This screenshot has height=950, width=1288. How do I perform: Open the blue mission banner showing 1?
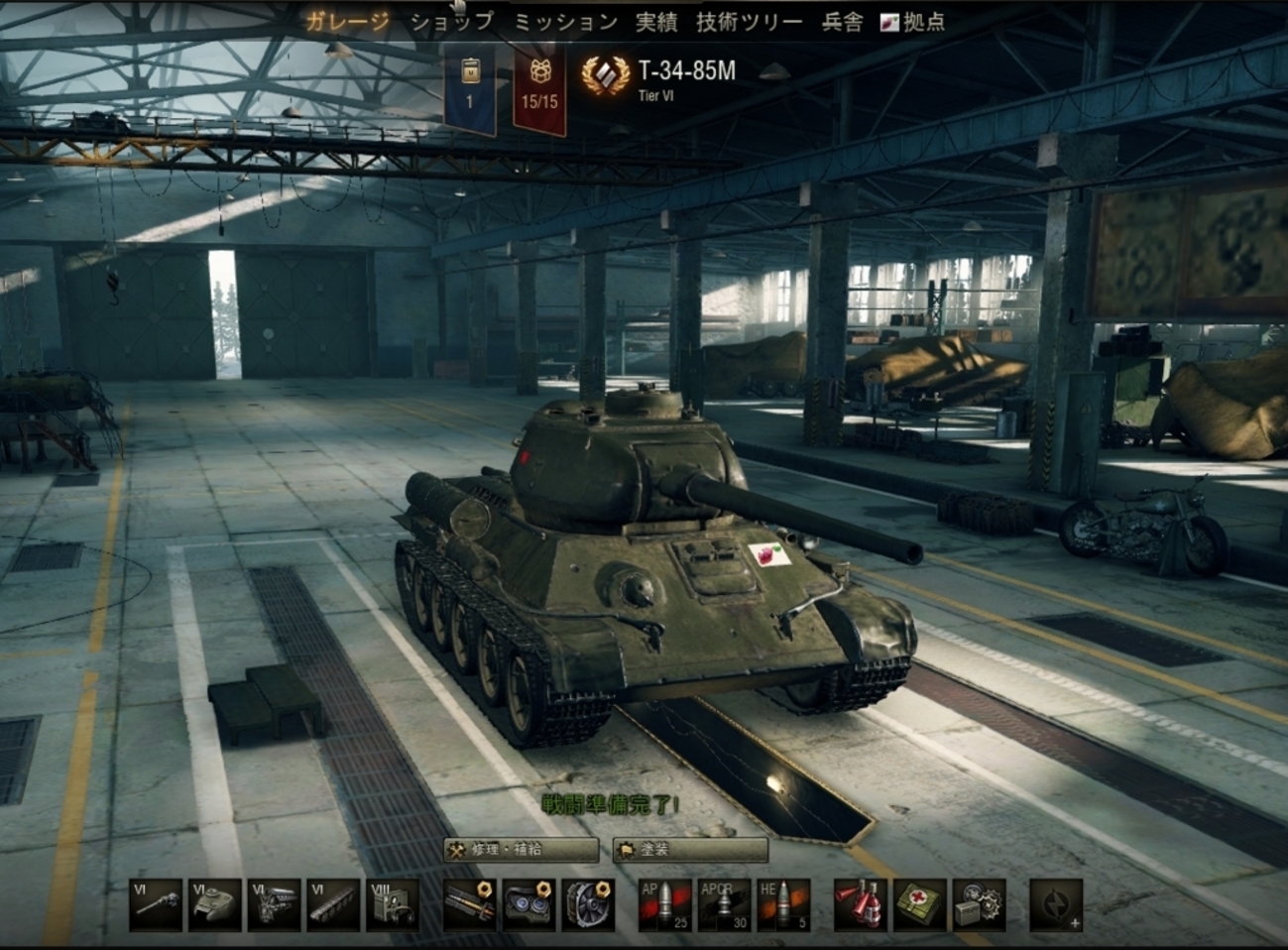click(x=470, y=89)
